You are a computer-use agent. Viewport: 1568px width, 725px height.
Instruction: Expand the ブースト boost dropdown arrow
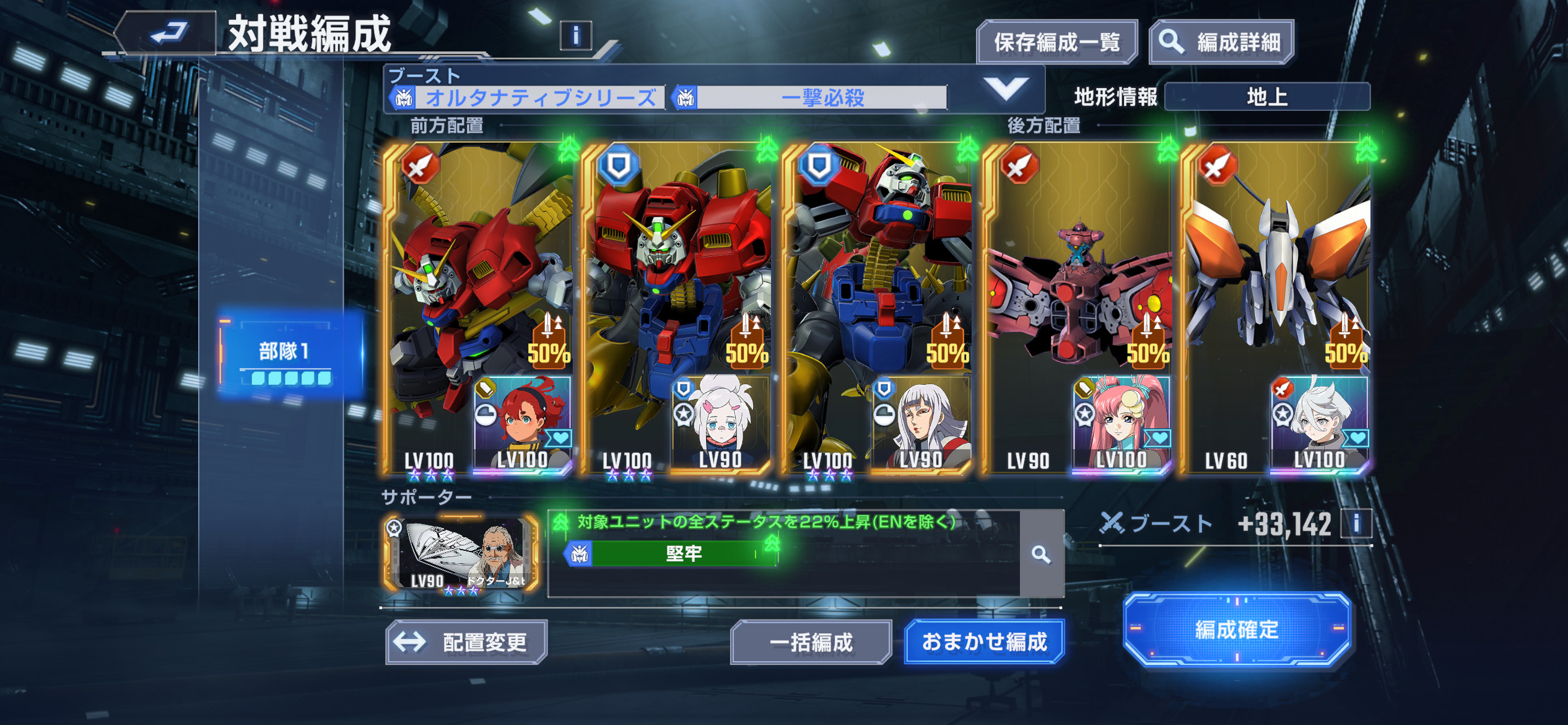click(1006, 89)
